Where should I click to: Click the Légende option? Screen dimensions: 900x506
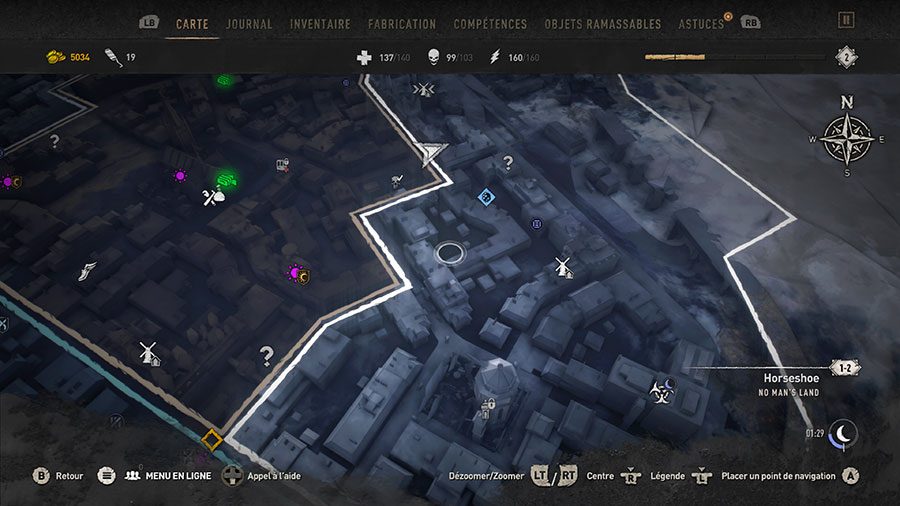tap(668, 476)
